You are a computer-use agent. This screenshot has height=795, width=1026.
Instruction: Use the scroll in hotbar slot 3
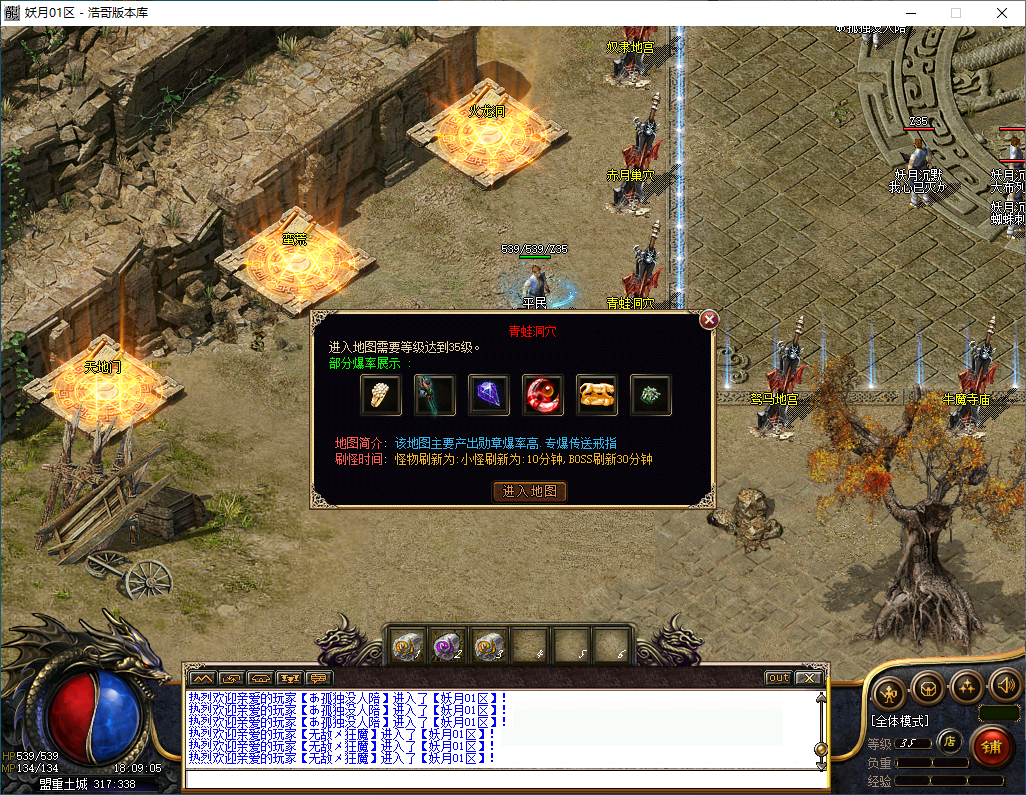click(x=488, y=647)
